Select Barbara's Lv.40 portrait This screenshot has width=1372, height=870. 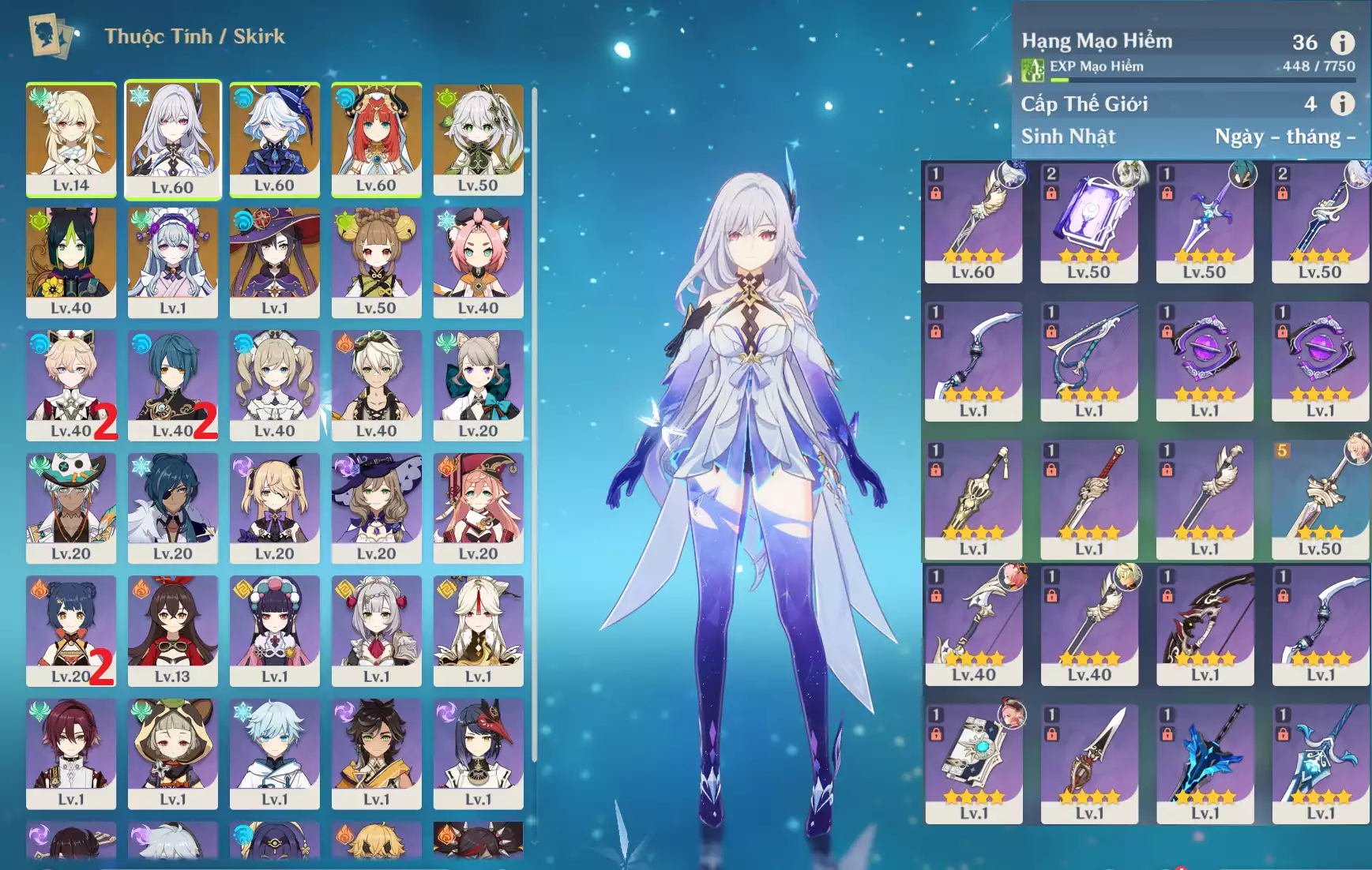(274, 384)
